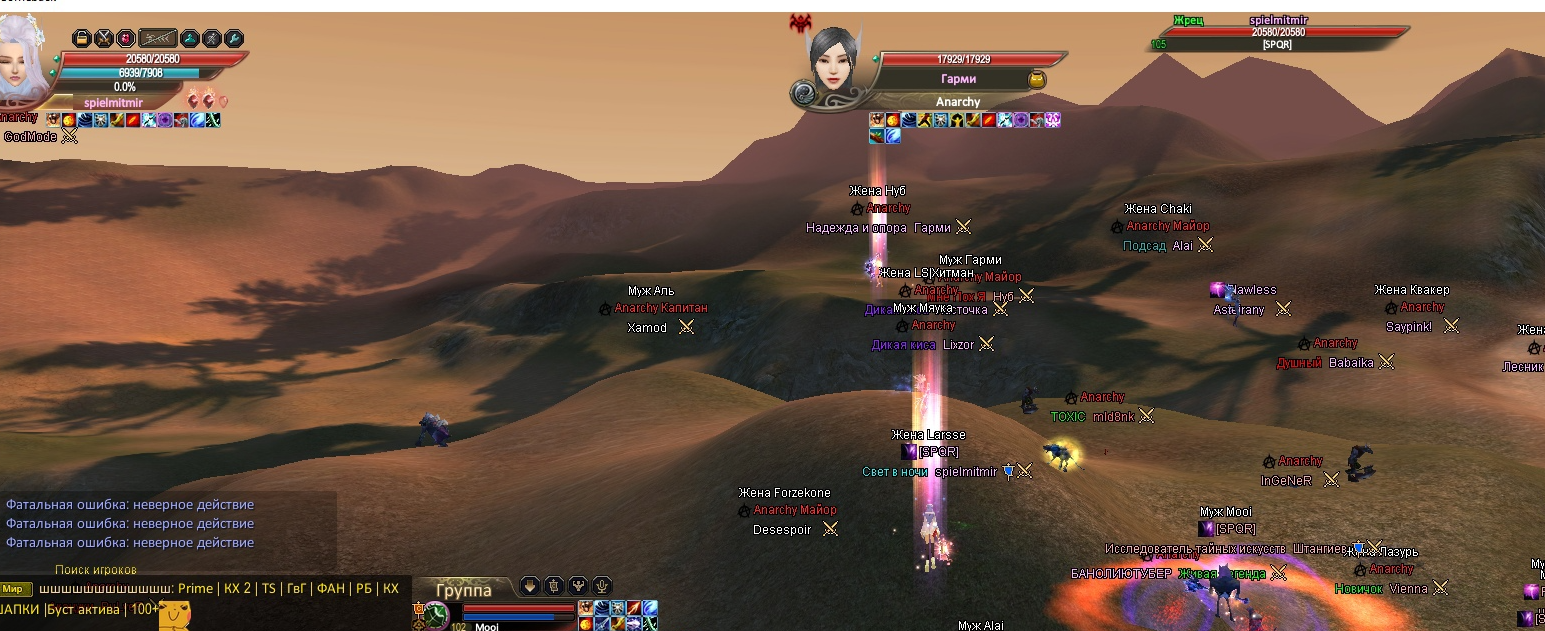This screenshot has width=1545, height=631.
Task: Click the orange fireball buff icon under own name
Action: pyautogui.click(x=69, y=120)
